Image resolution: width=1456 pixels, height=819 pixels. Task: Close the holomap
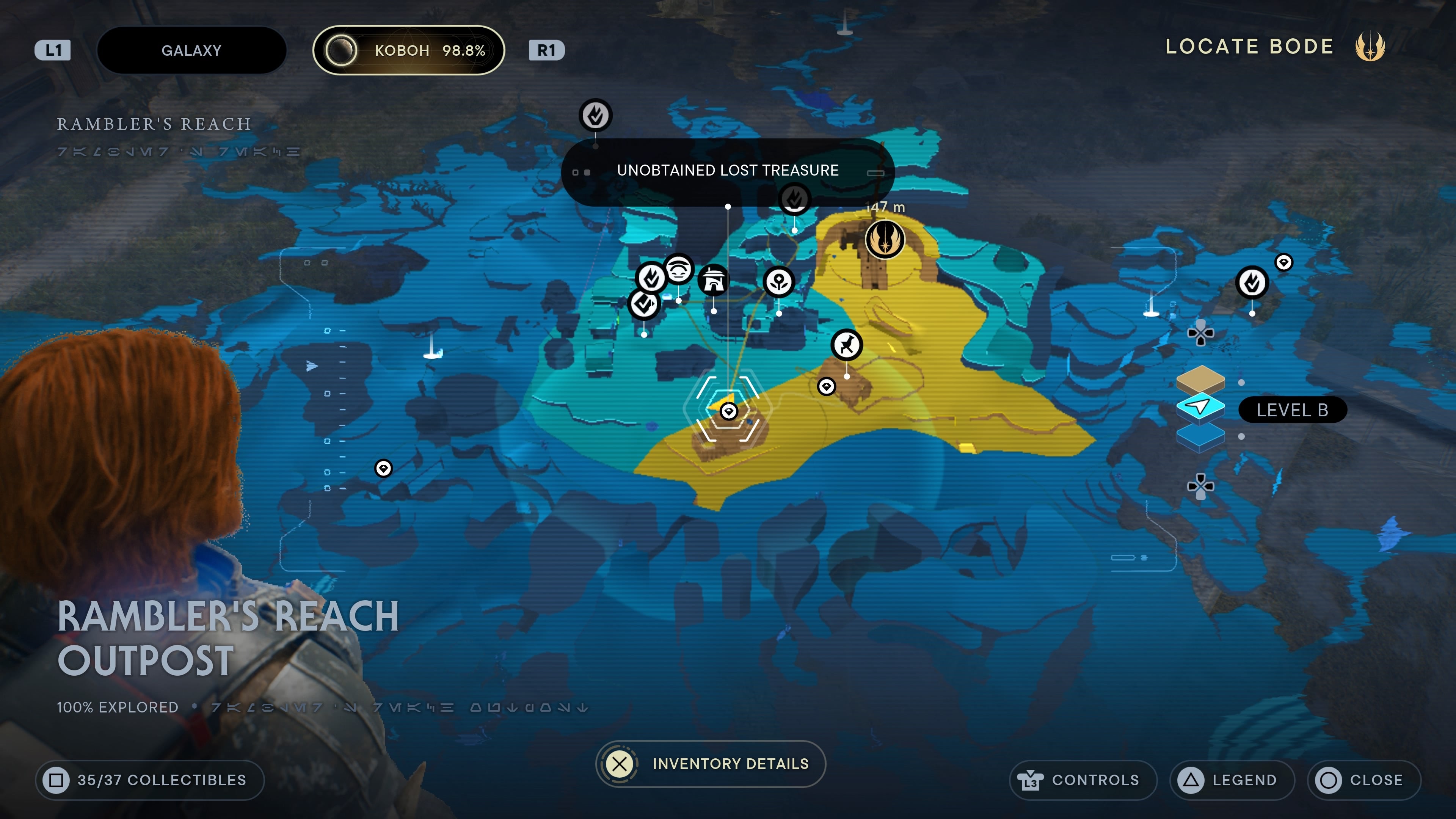click(x=1363, y=780)
